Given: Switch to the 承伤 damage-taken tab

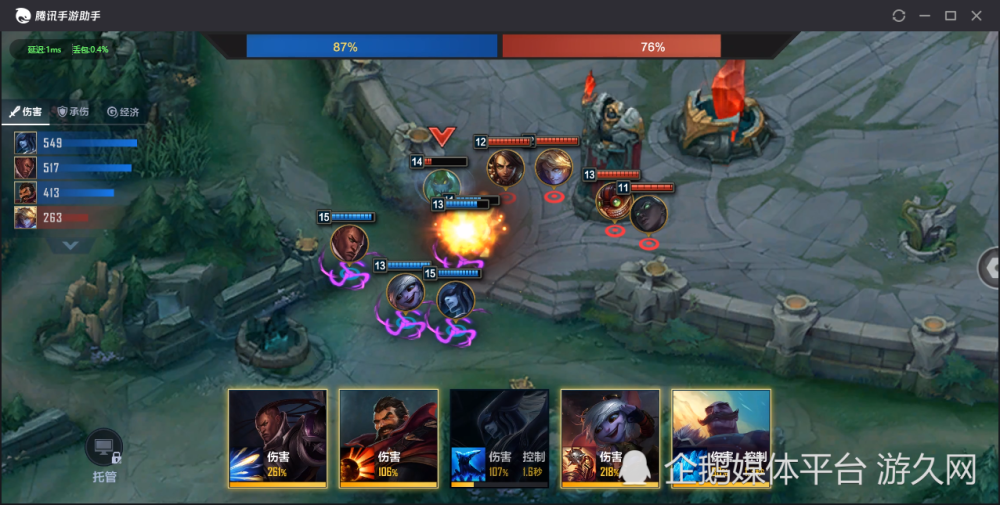Looking at the screenshot, I should pos(74,112).
